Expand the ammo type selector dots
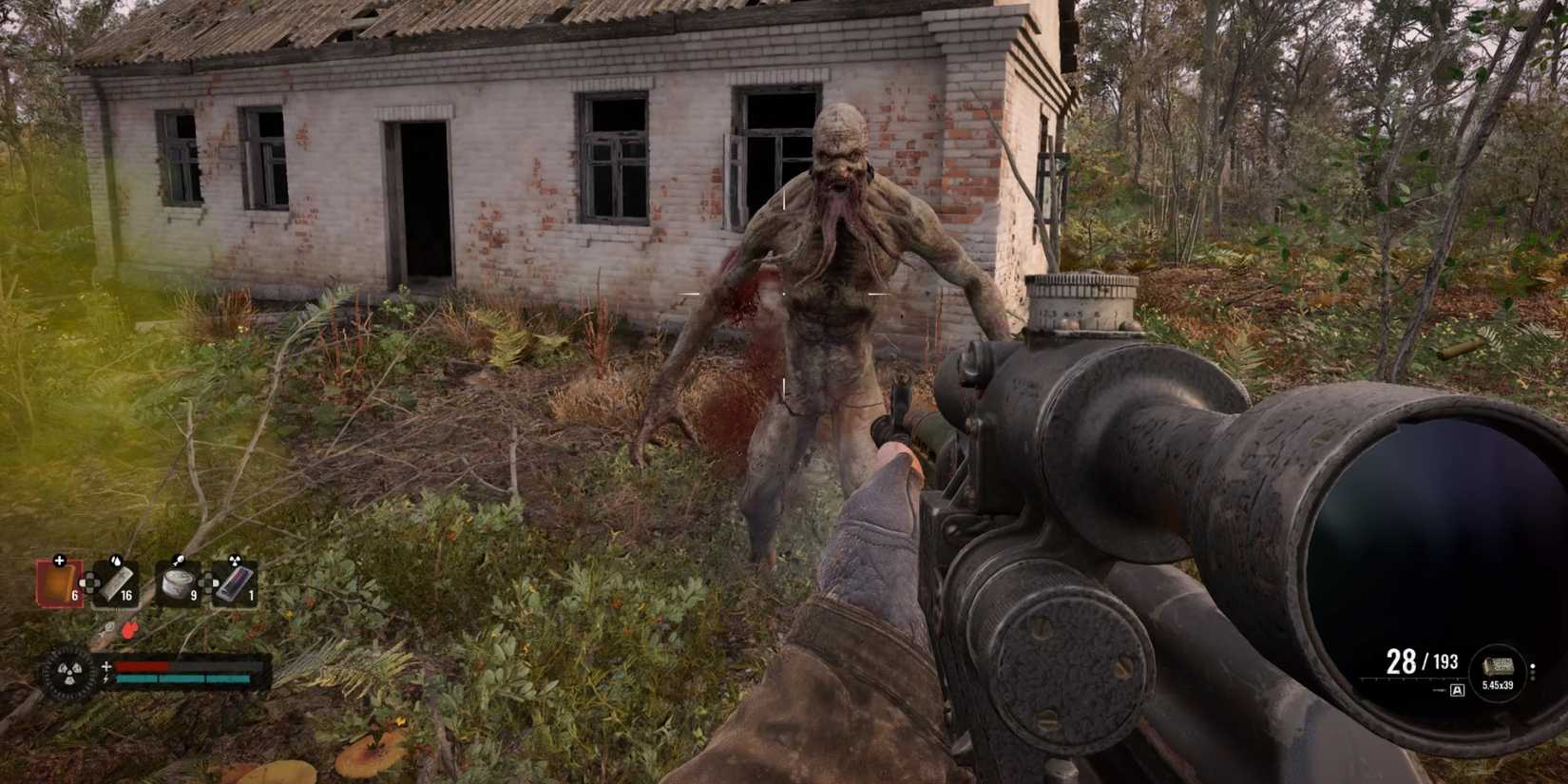The height and width of the screenshot is (784, 1568). coord(1533,673)
